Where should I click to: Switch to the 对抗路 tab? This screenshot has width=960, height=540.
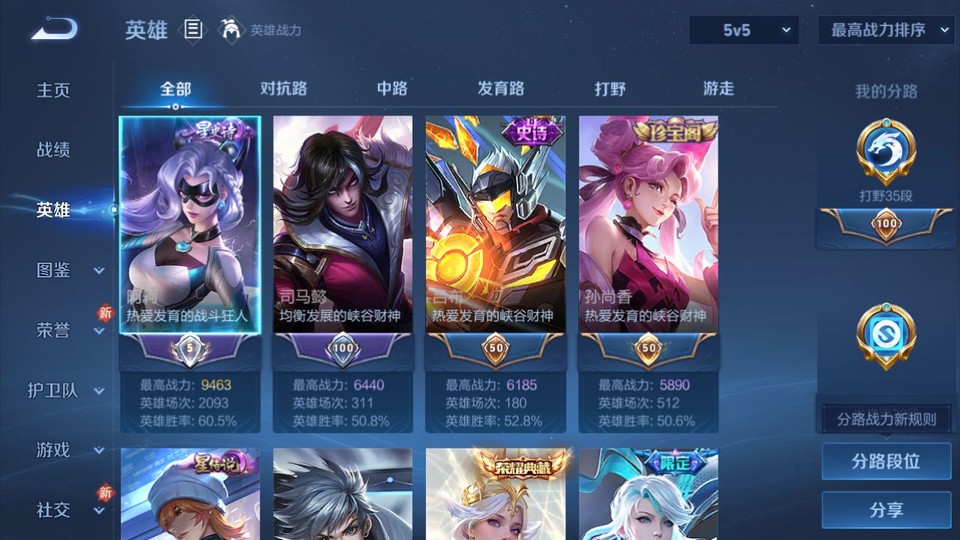pos(284,89)
